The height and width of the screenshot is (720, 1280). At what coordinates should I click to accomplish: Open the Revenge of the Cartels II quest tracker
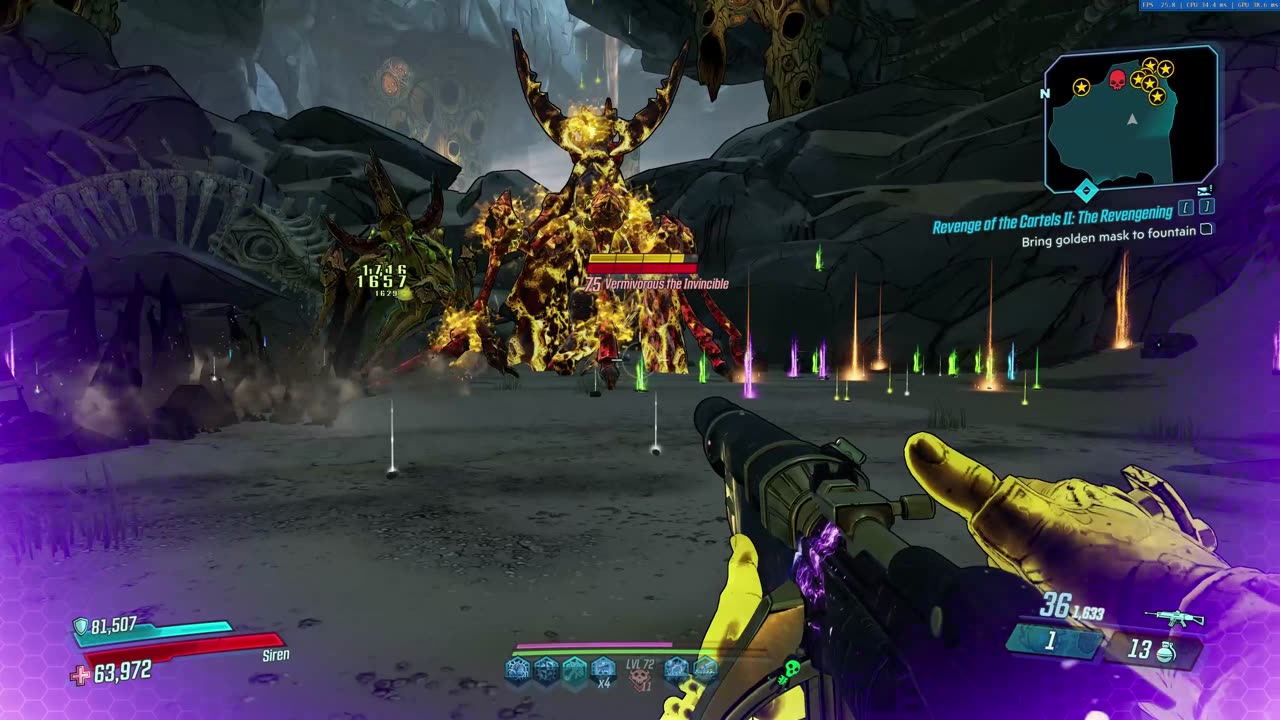click(1052, 225)
